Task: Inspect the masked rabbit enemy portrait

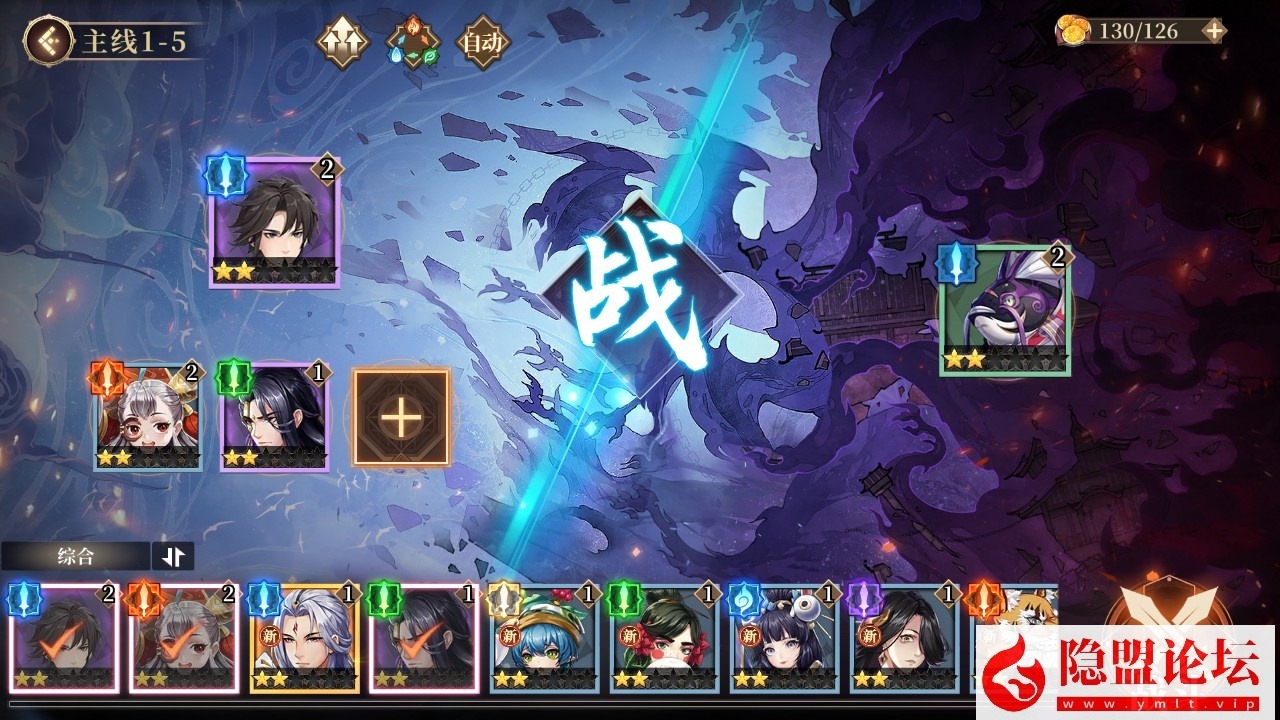Action: [1004, 312]
